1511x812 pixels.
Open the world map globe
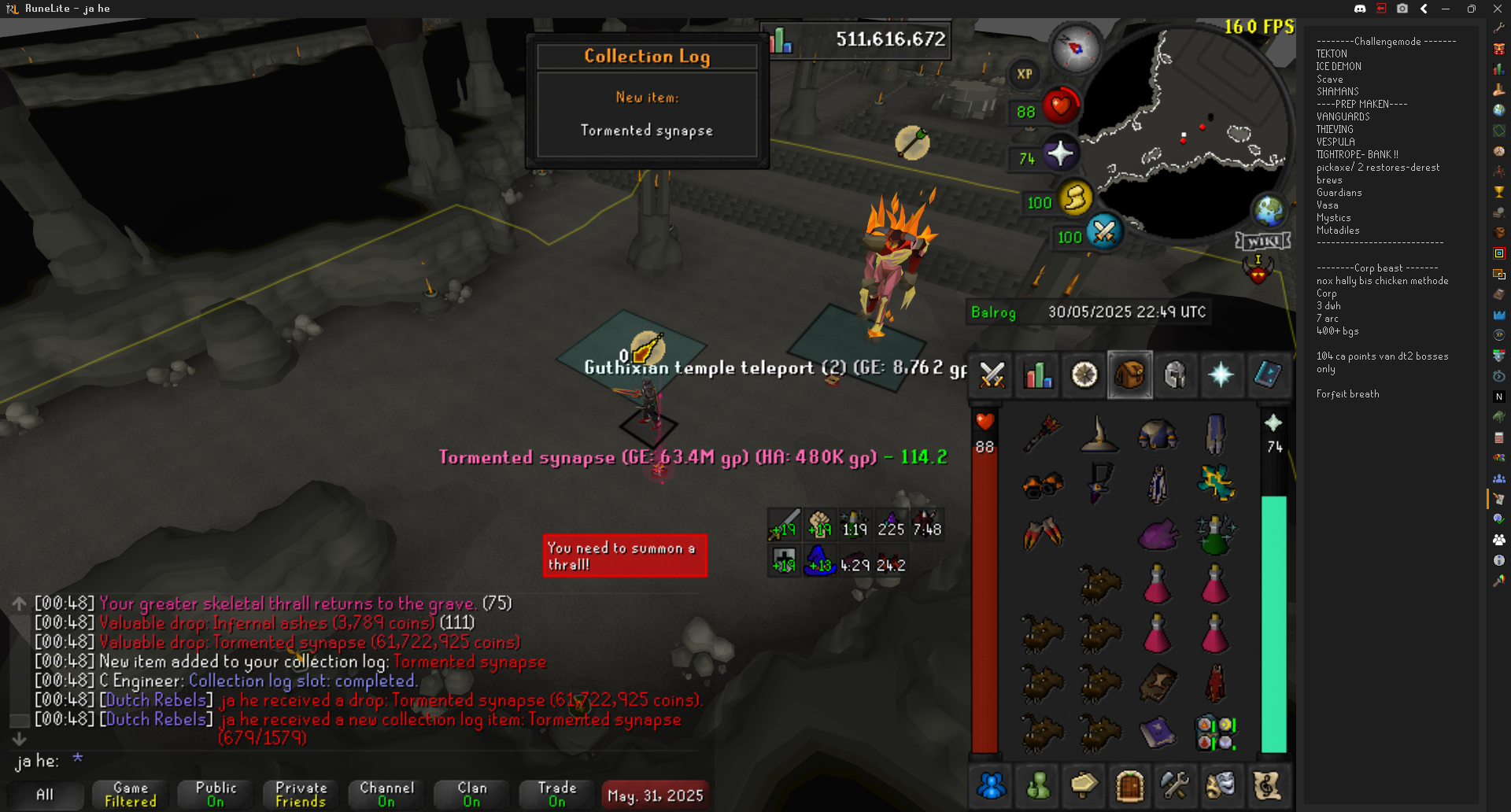coord(1269,210)
